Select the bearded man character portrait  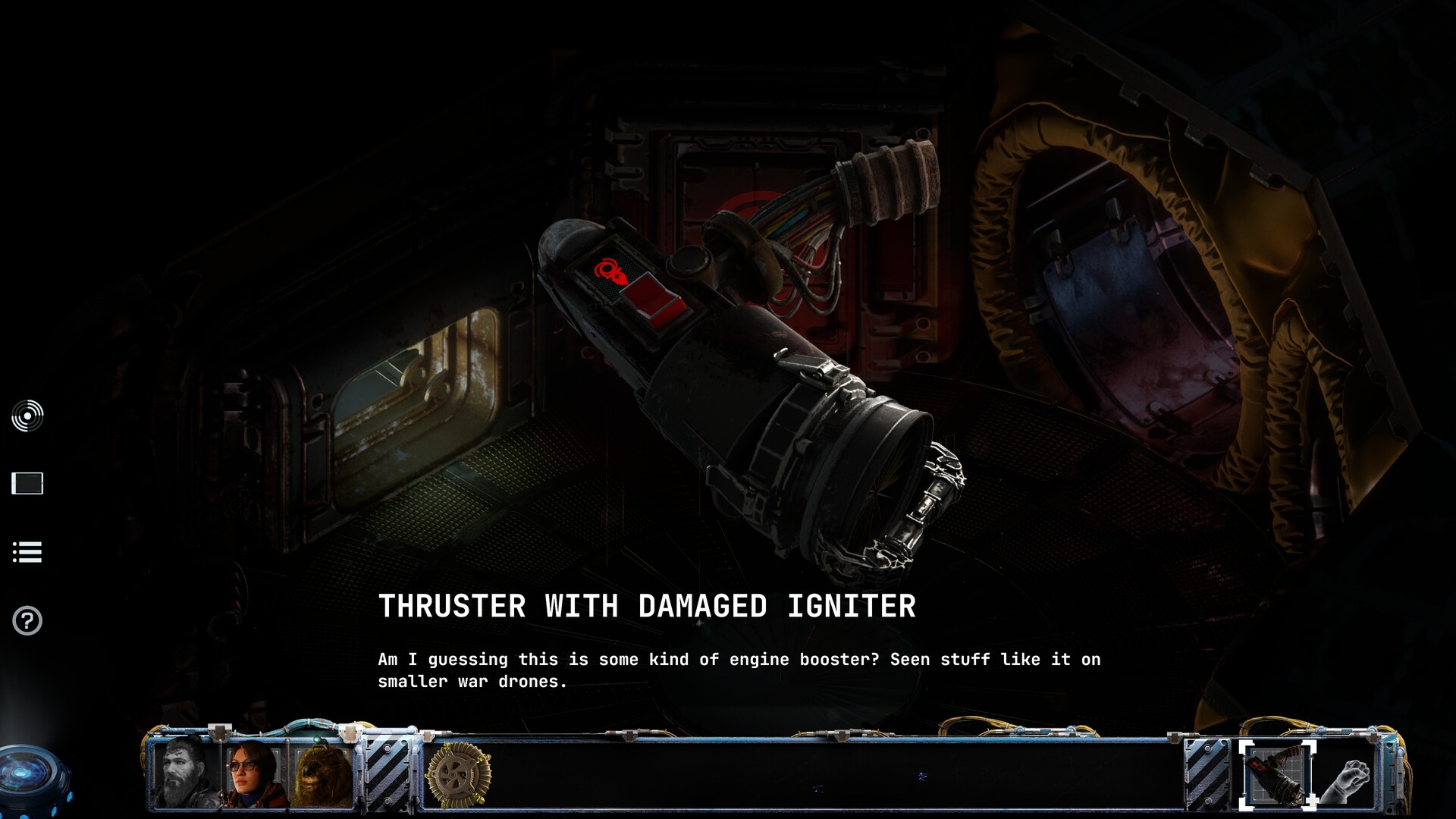click(x=184, y=773)
